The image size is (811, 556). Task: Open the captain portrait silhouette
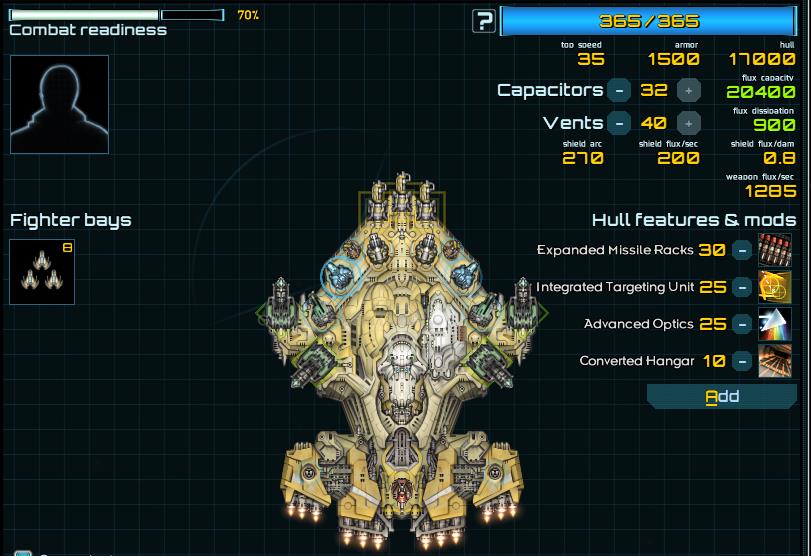59,104
